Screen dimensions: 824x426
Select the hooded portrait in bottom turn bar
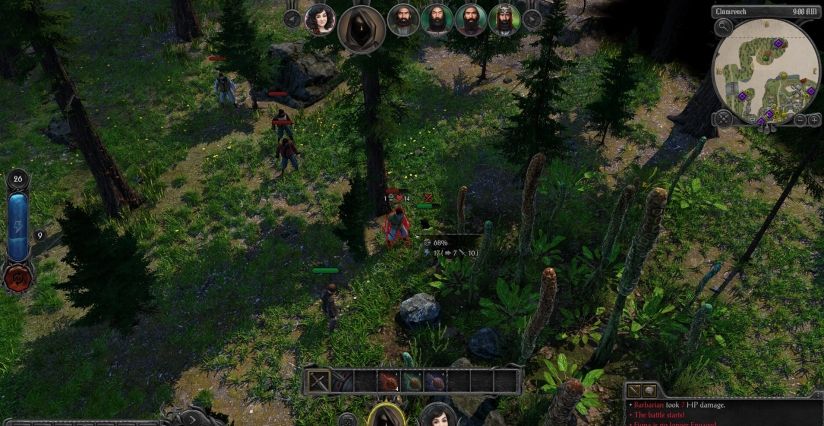click(x=385, y=416)
